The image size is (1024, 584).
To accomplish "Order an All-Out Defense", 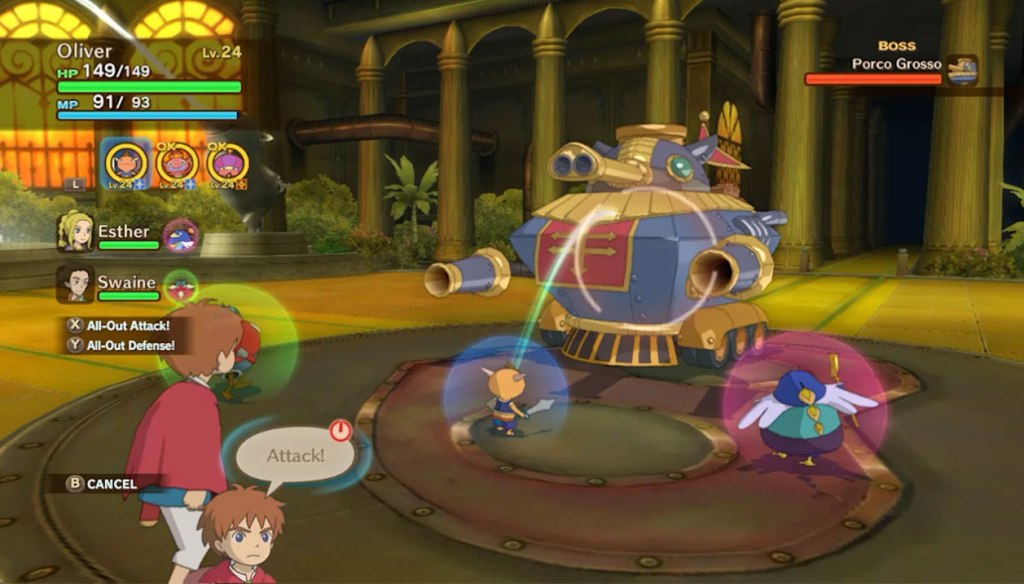I will point(120,345).
